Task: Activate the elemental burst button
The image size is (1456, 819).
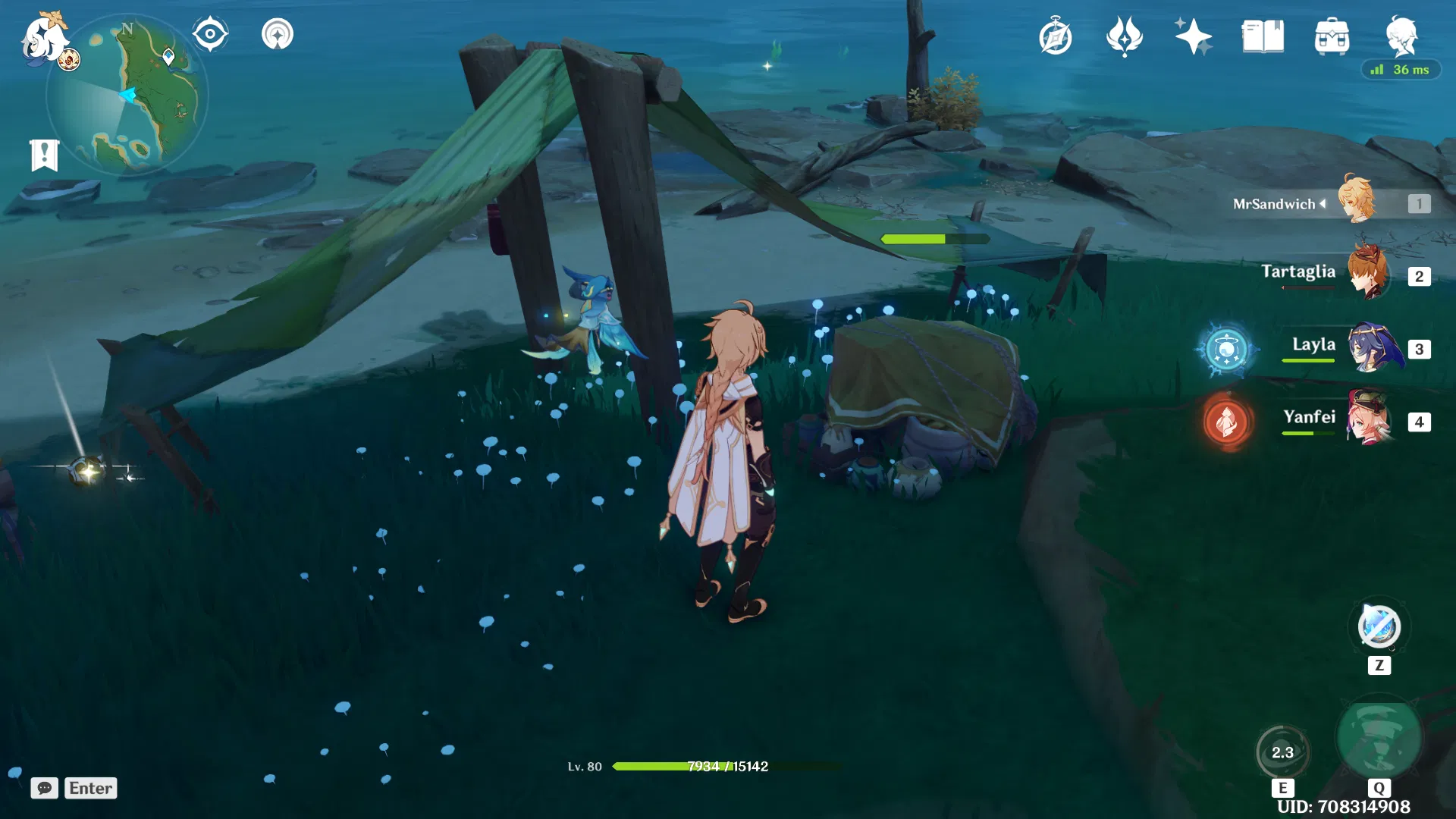Action: 1378,738
